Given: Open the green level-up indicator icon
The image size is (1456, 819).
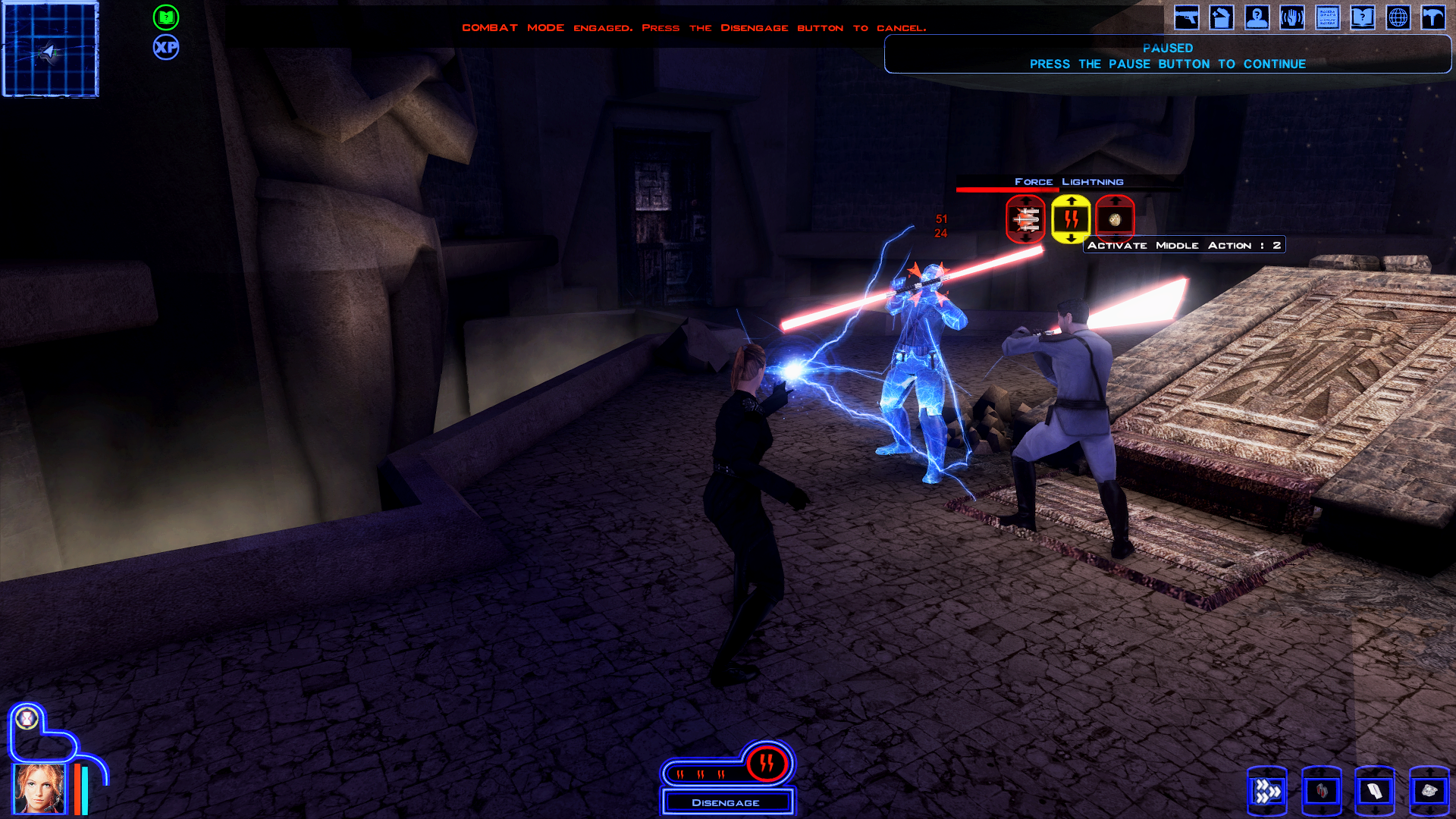Looking at the screenshot, I should point(166,17).
